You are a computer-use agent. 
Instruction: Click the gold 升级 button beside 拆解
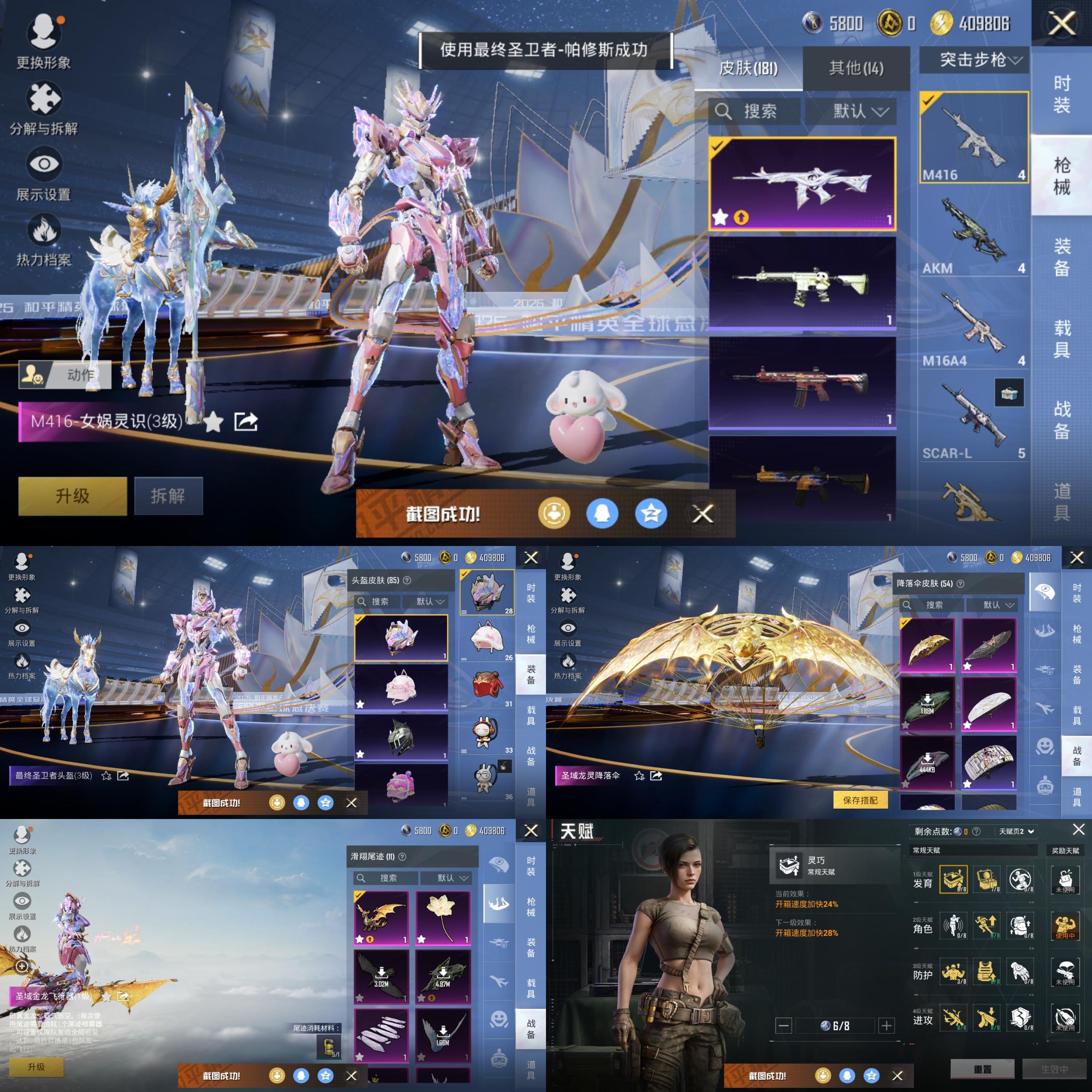pos(73,496)
